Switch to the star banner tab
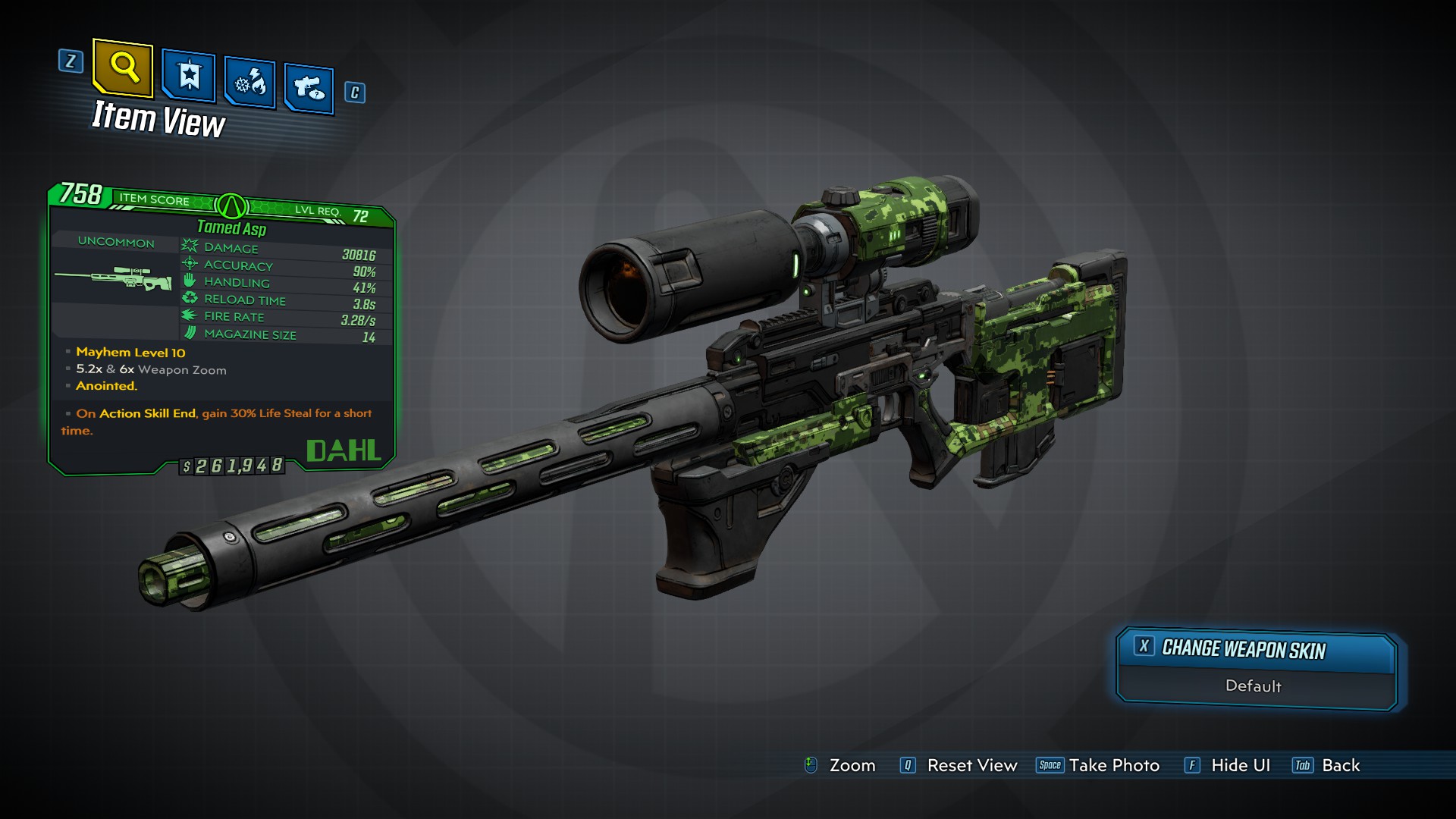1456x819 pixels. [188, 77]
